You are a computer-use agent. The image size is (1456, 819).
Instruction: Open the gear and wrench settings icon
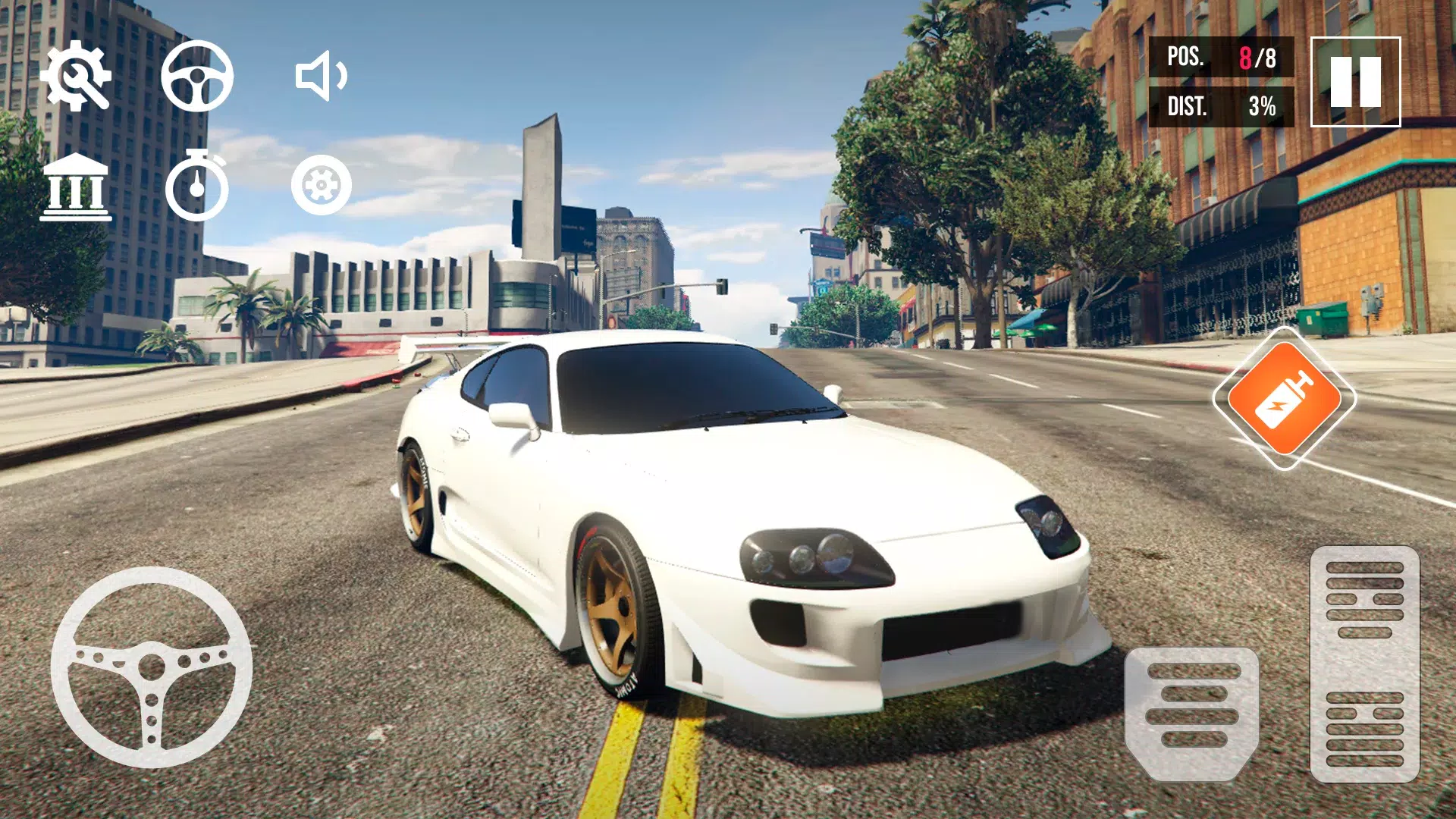pos(76,76)
